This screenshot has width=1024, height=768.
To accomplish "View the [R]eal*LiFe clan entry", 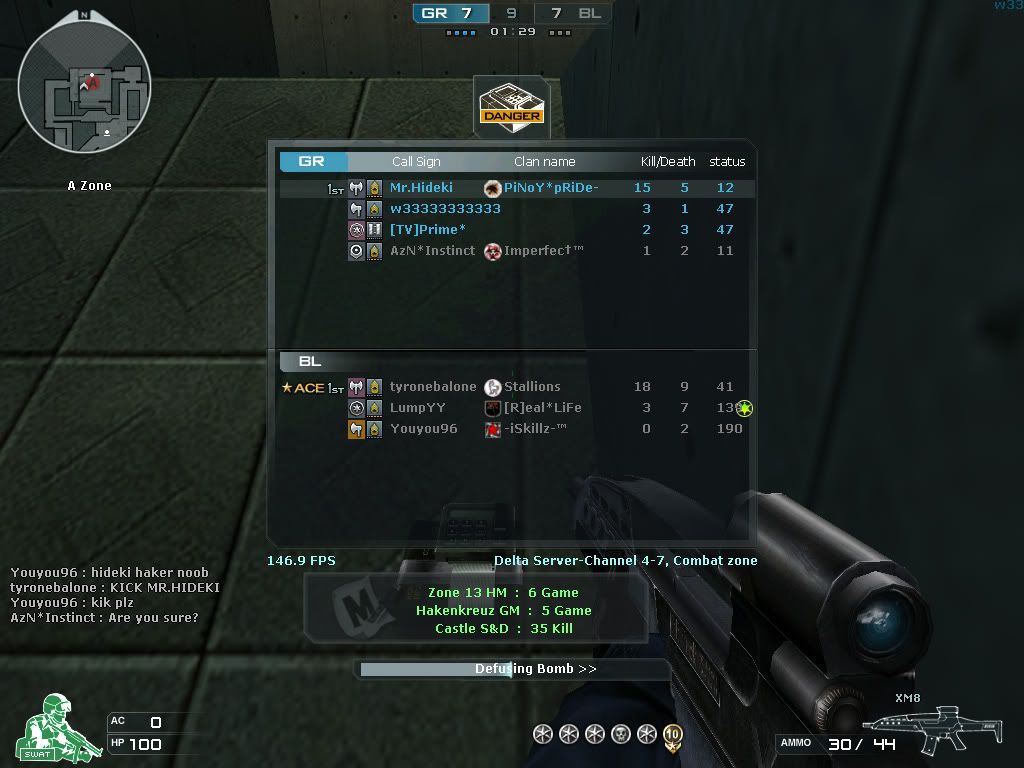I will point(542,408).
